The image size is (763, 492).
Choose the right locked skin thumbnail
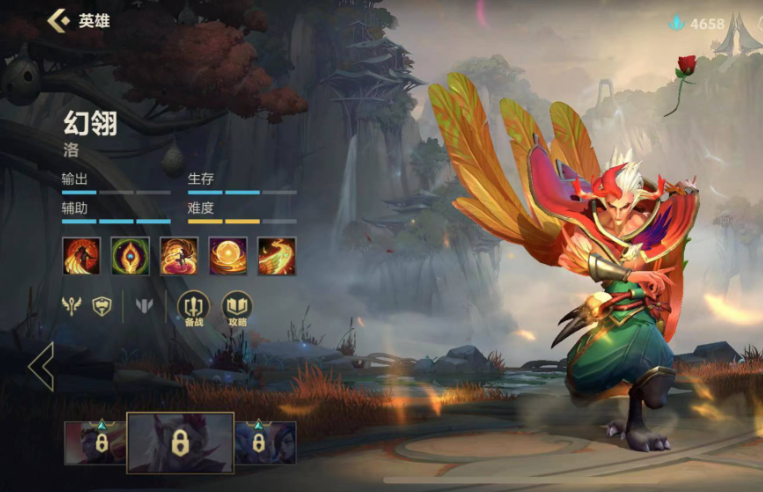coord(265,442)
